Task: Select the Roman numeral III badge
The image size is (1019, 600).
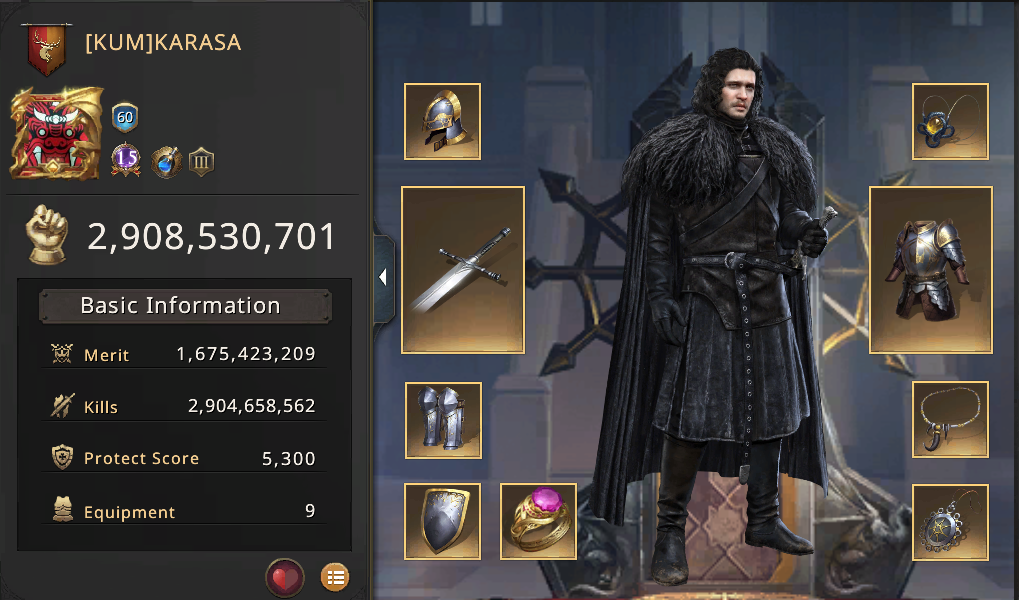Action: coord(202,160)
